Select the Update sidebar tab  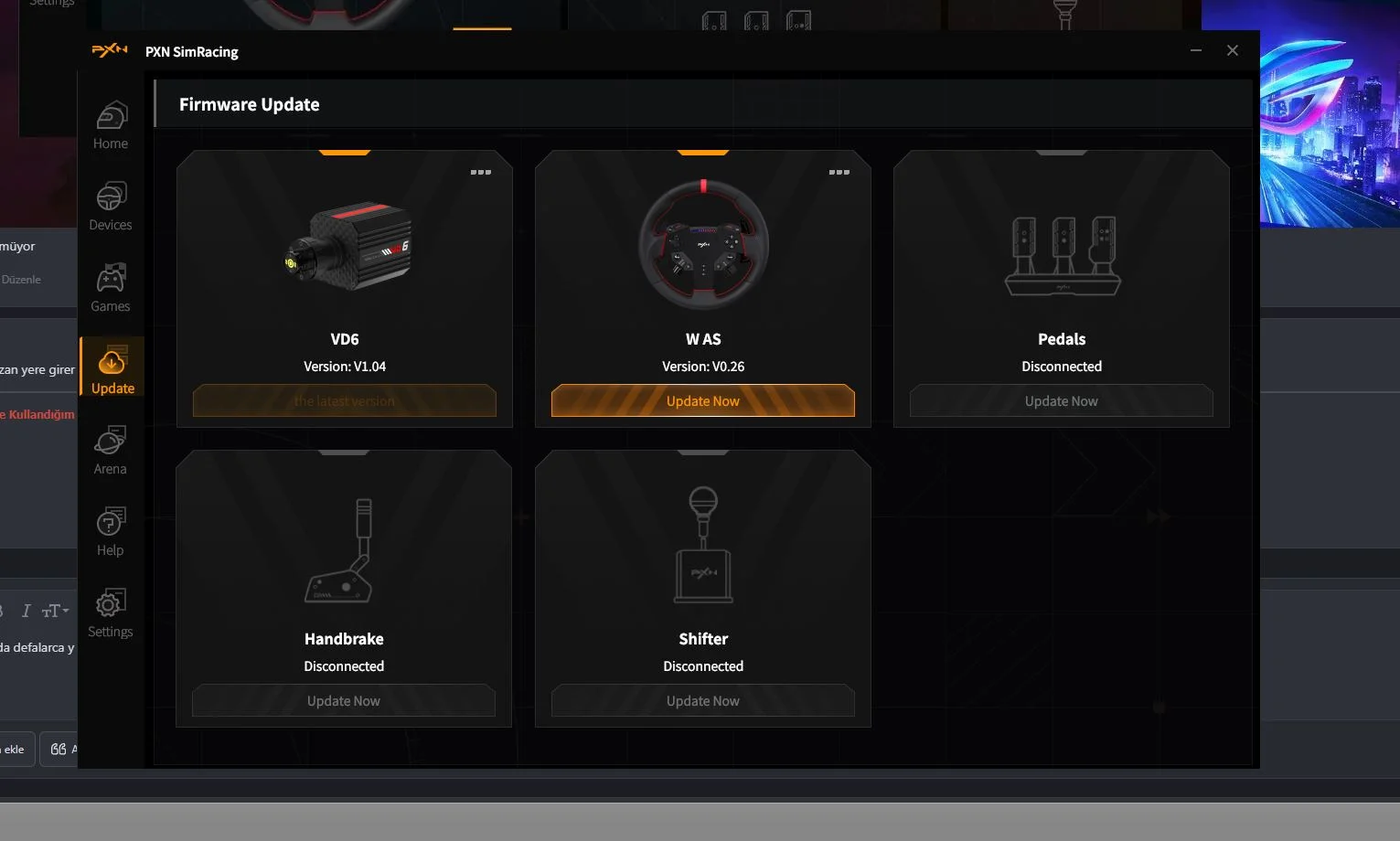pos(112,370)
